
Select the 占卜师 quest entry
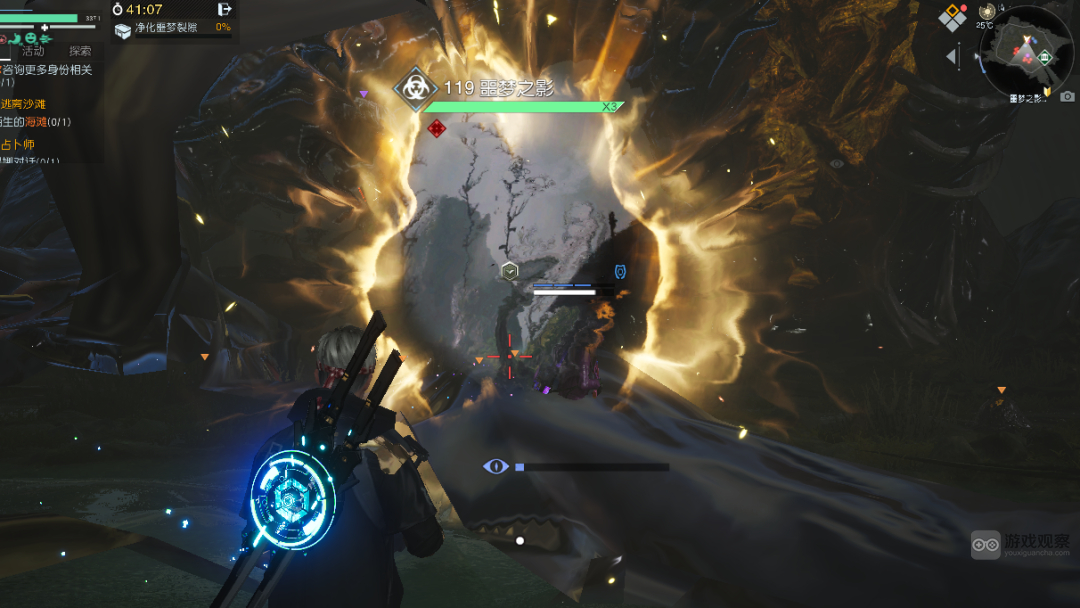pos(17,145)
